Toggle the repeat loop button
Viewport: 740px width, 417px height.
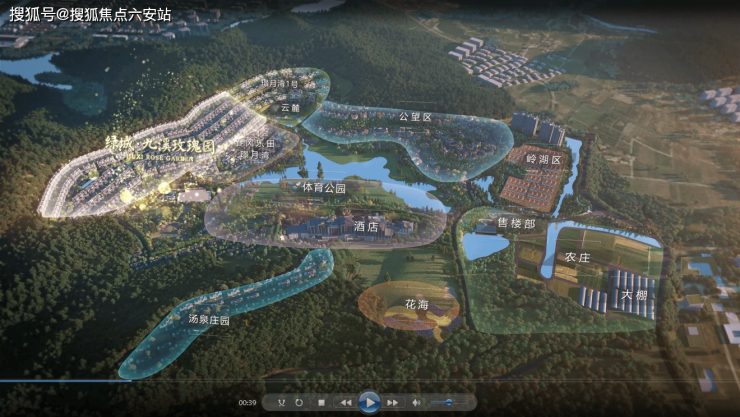299,402
